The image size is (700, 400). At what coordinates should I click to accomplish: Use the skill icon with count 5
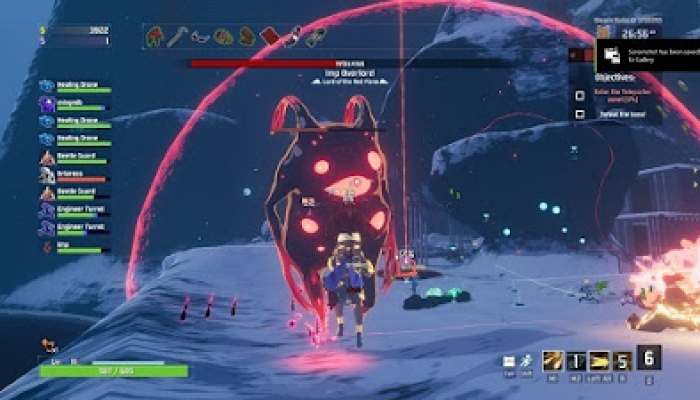[x=622, y=361]
